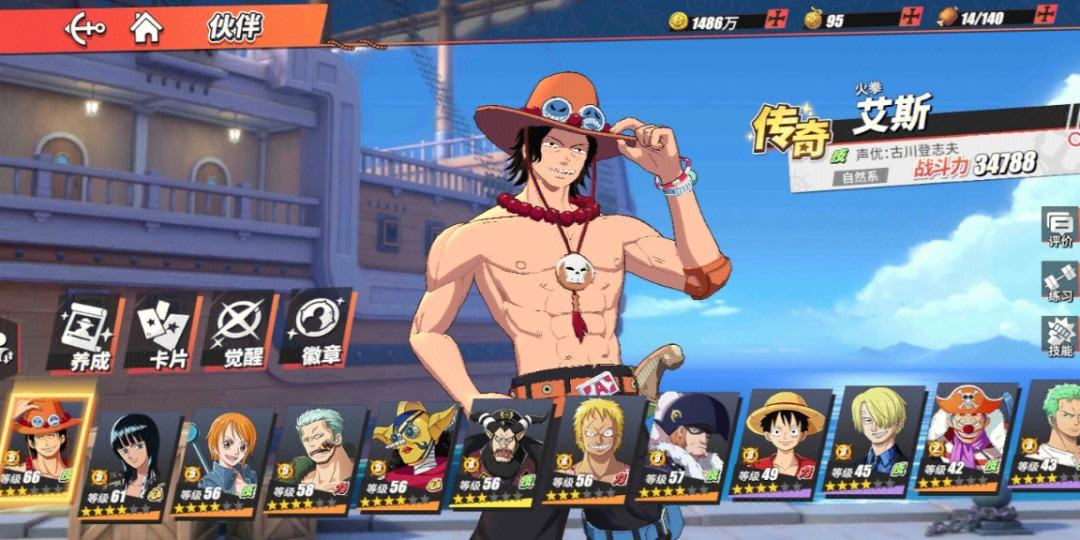View the 技能 skills panel
1080x540 pixels.
click(1059, 337)
